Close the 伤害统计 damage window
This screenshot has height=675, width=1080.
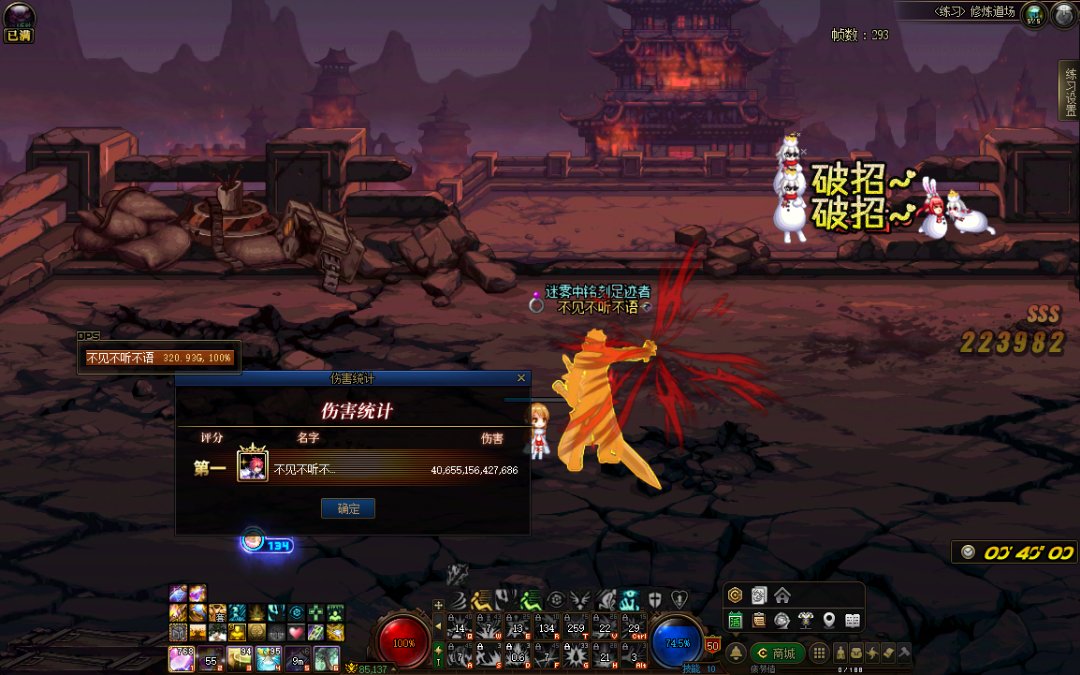pyautogui.click(x=521, y=378)
